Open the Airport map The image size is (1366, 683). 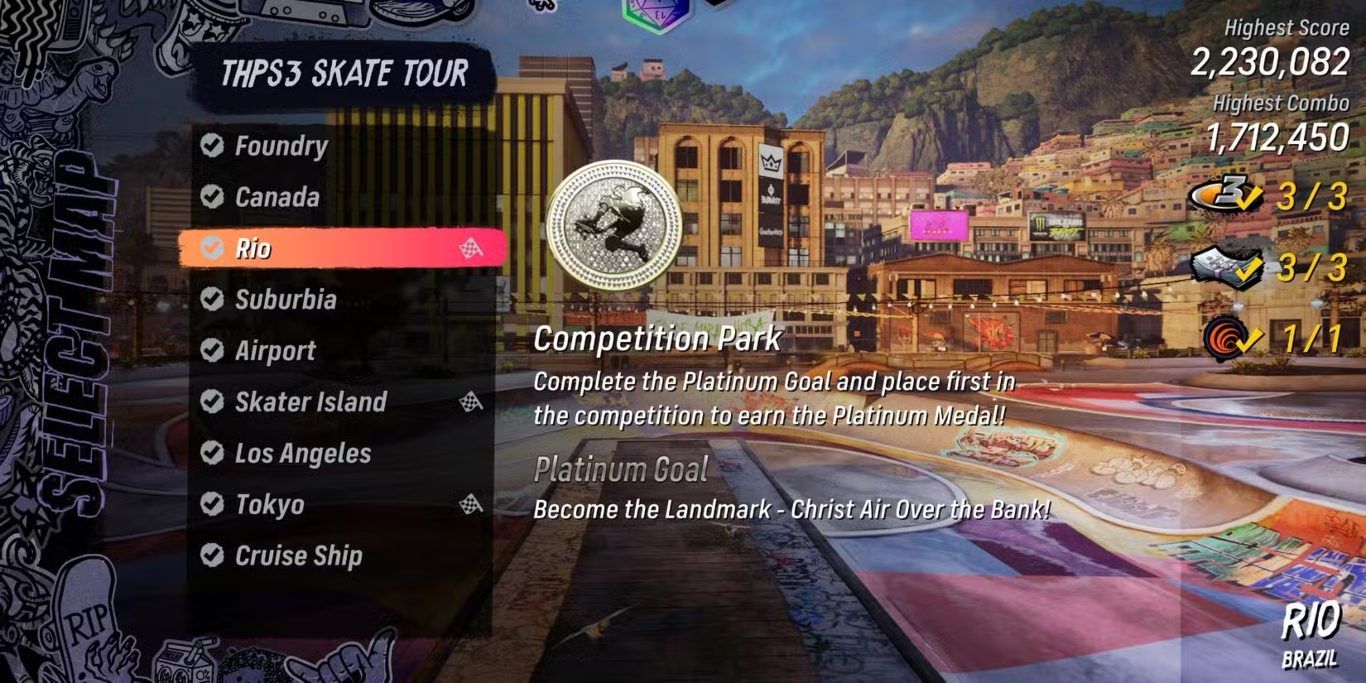click(x=275, y=351)
